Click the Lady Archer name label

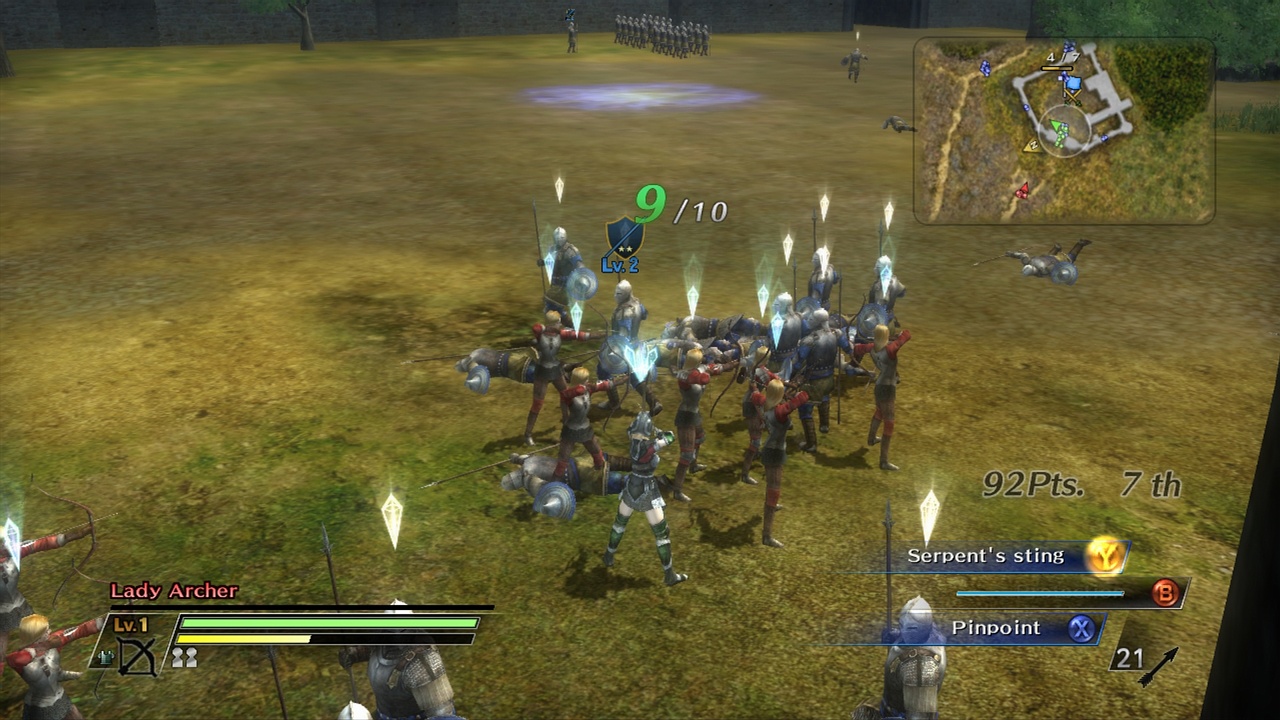click(x=172, y=591)
